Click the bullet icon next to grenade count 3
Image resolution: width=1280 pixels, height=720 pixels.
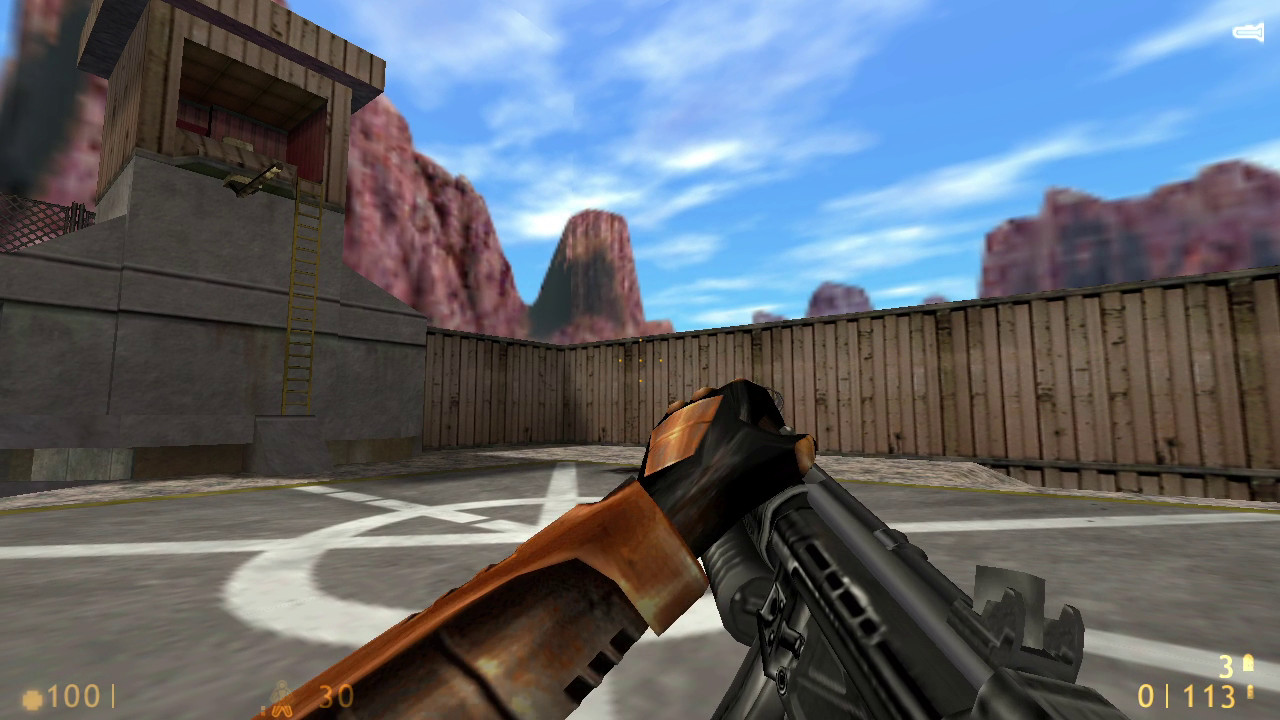point(1248,665)
